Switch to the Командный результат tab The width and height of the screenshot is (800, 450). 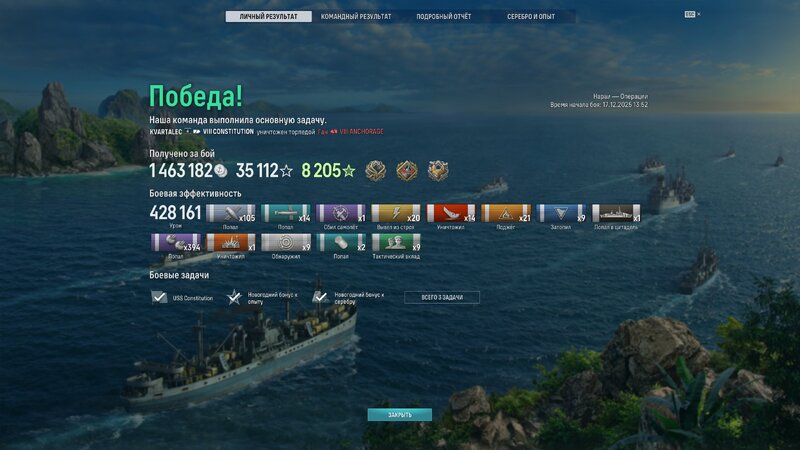[x=354, y=17]
